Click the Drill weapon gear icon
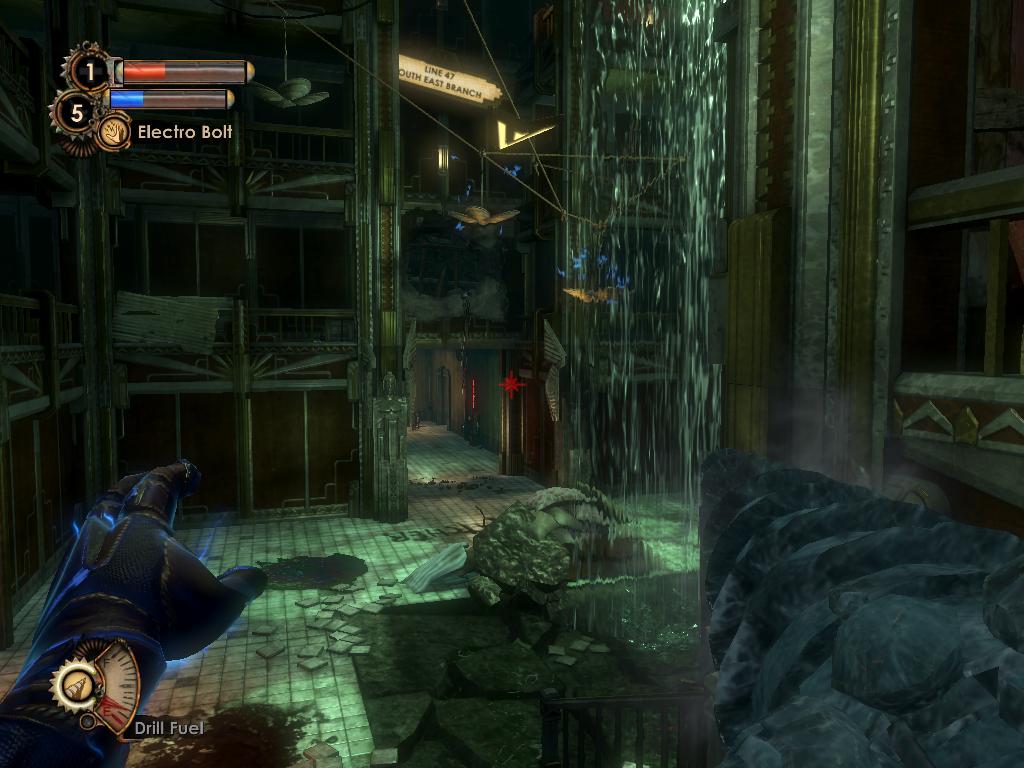Viewport: 1024px width, 768px height. tap(75, 686)
